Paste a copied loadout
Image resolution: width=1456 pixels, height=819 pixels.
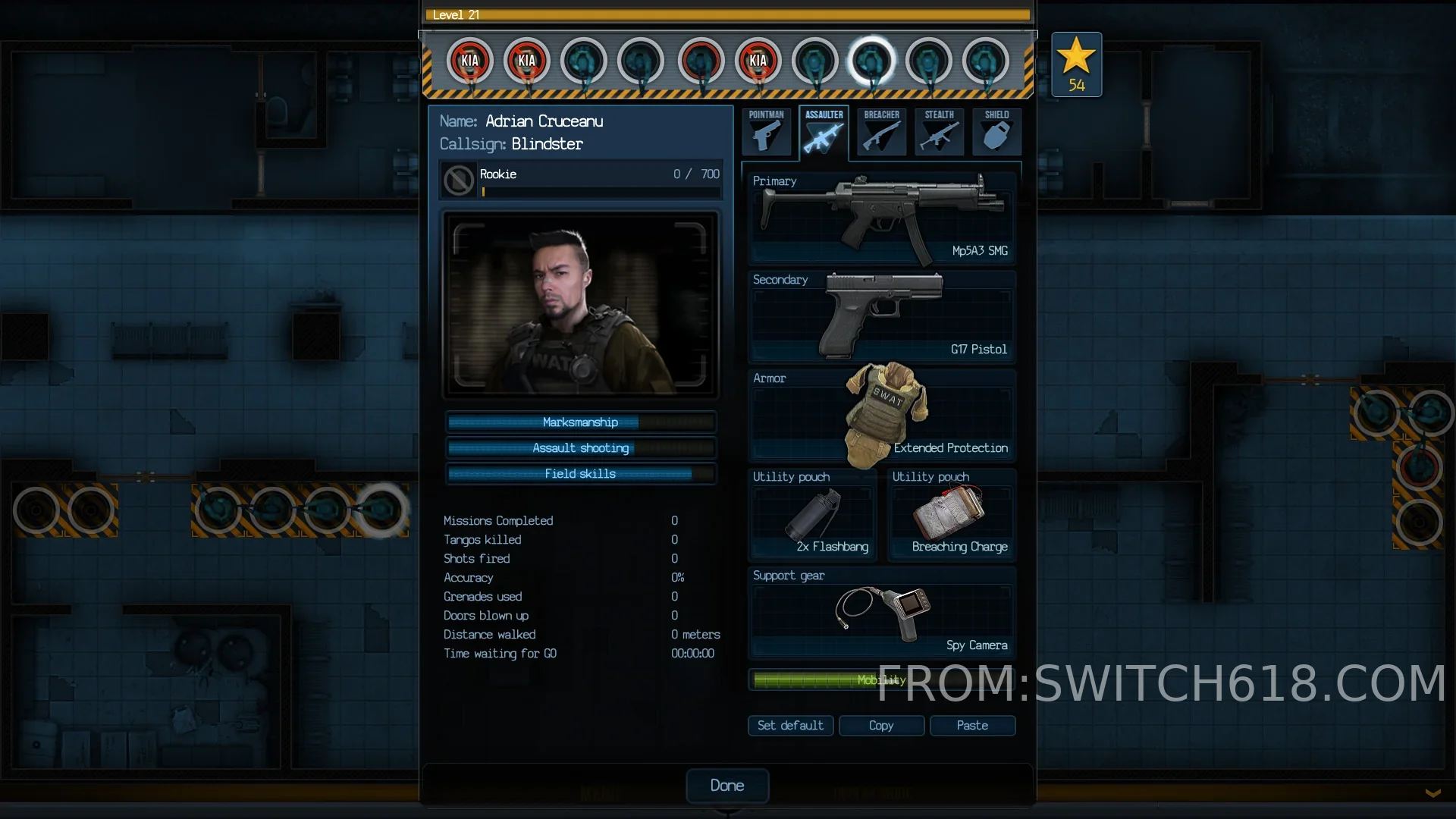point(972,726)
